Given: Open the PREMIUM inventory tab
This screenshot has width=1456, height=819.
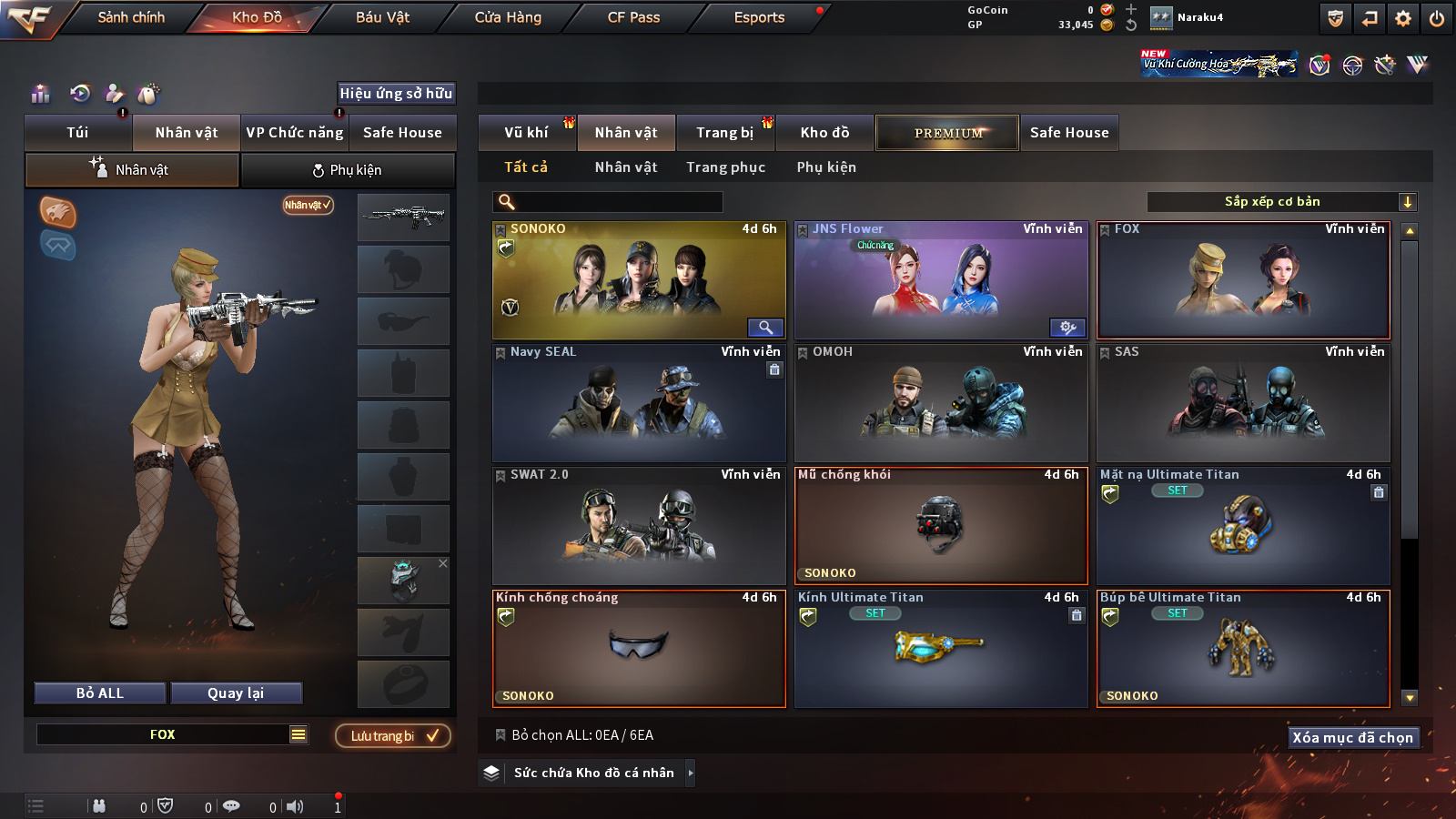Looking at the screenshot, I should [x=948, y=133].
